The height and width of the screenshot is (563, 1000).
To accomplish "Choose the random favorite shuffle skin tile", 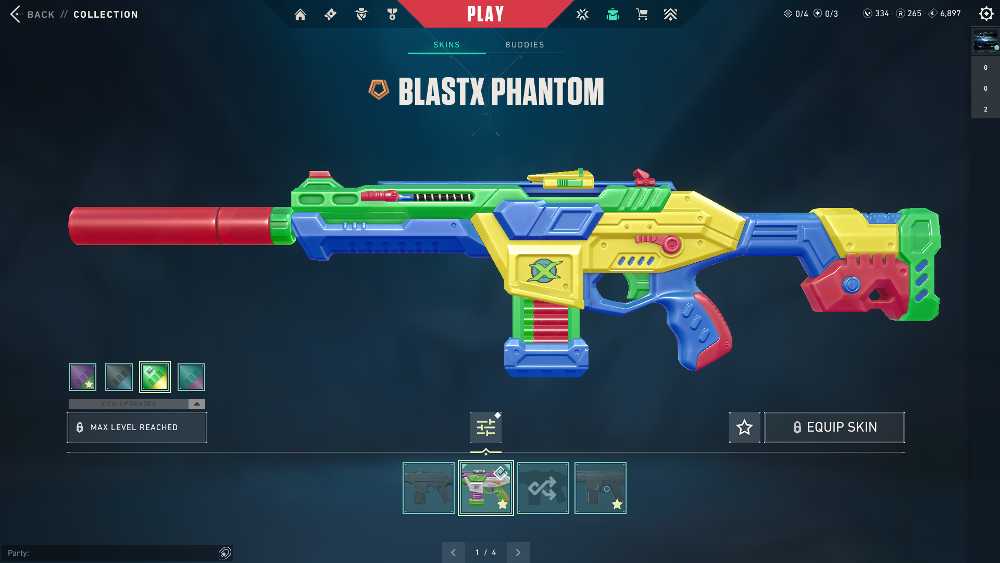I will tap(543, 488).
